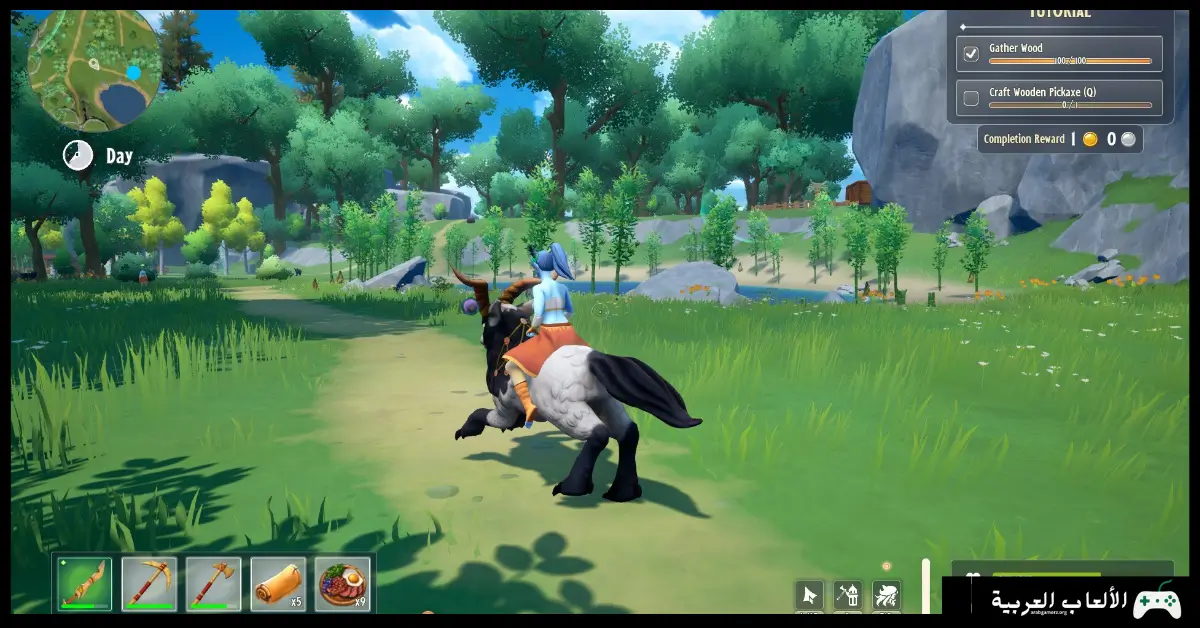The image size is (1200, 628).
Task: Select the rolled bedroll slot with x5
Action: (278, 584)
